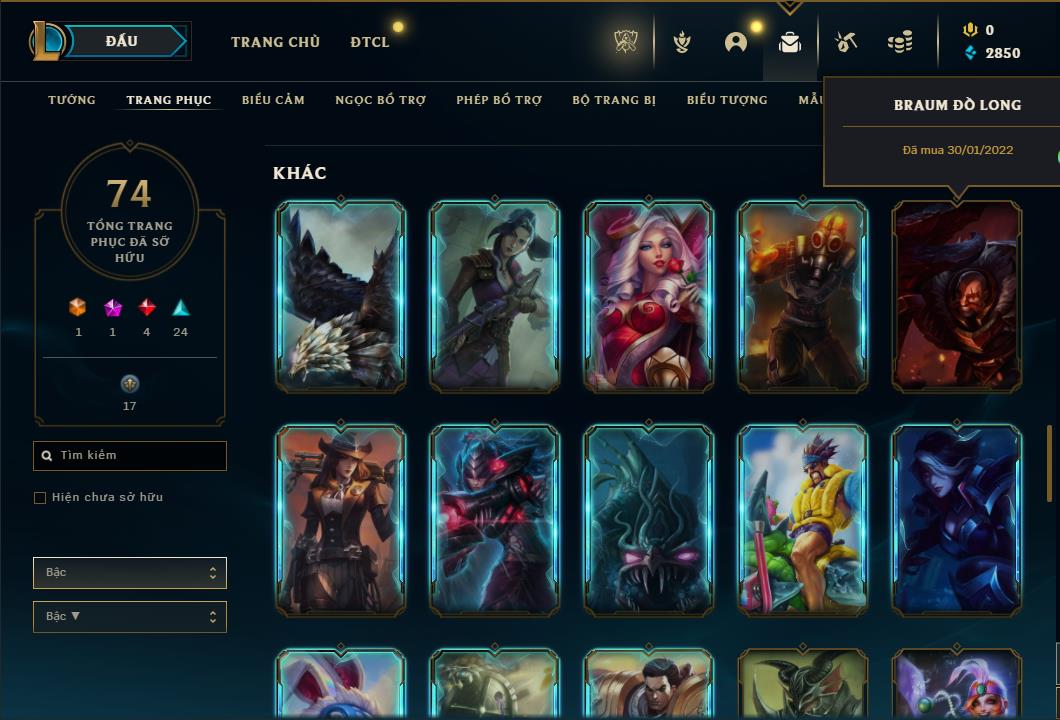
Task: Switch to the PHÉP BỔ TRỢ tab
Action: [x=499, y=100]
